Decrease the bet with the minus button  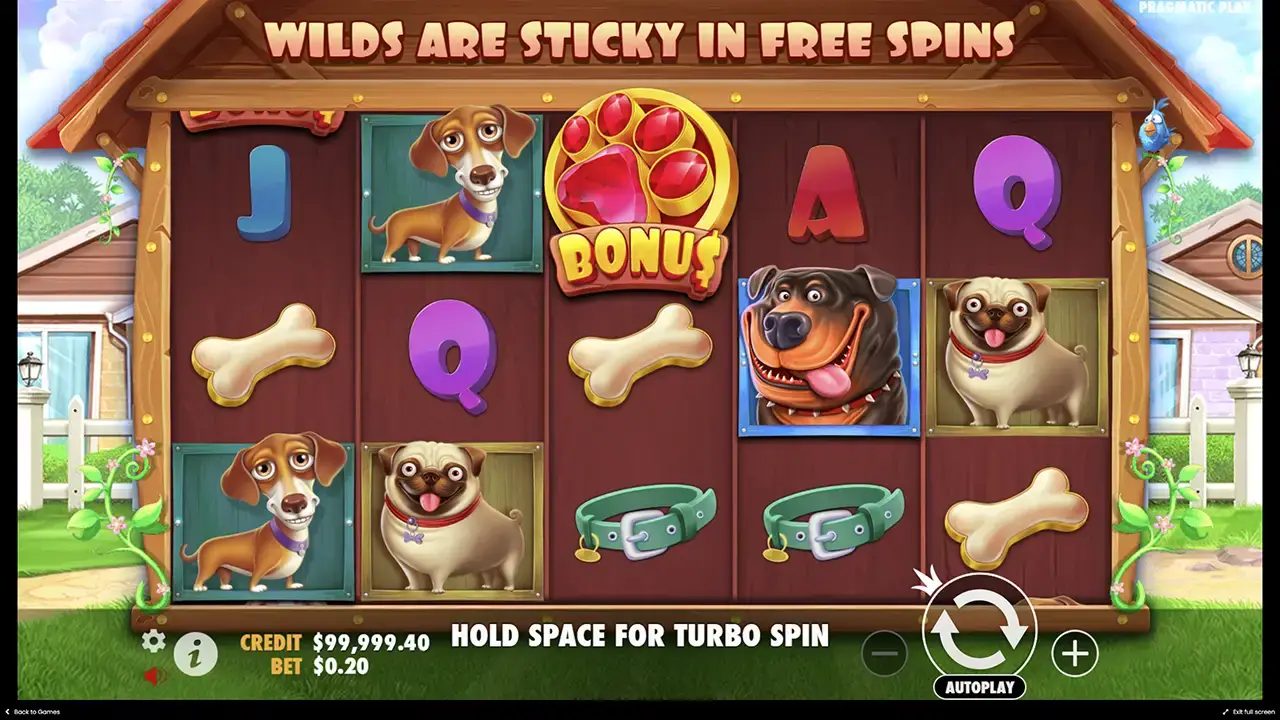[x=884, y=654]
